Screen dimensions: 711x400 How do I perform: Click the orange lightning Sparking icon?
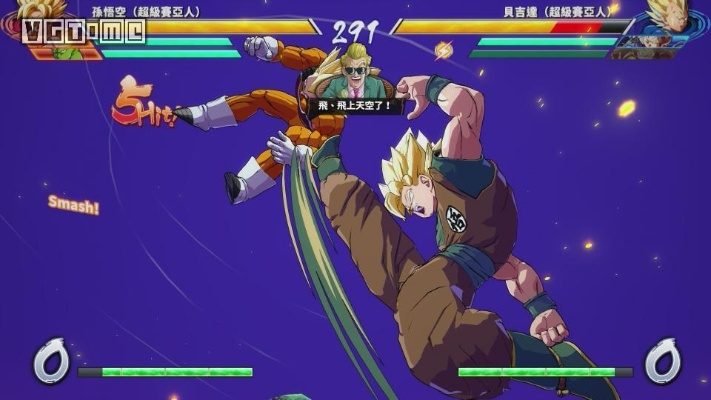click(x=444, y=49)
